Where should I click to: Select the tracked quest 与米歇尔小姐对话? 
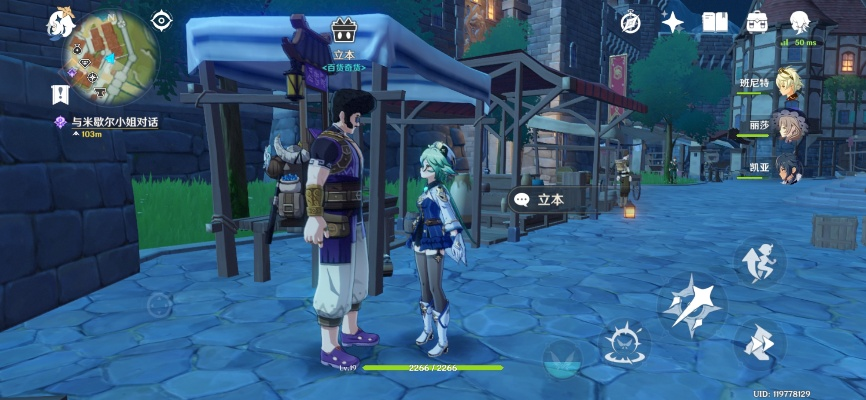tap(115, 122)
